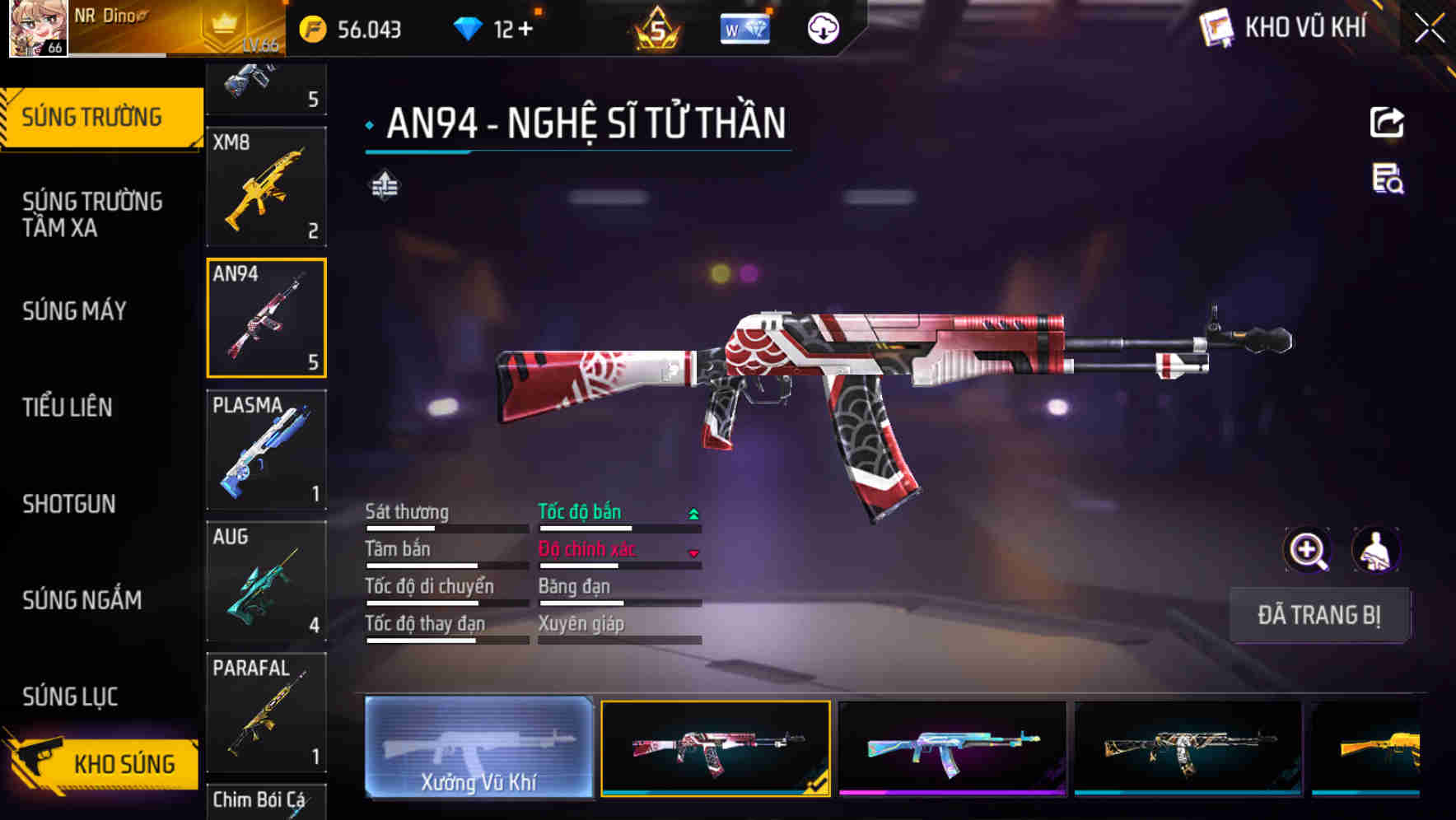Click the Đã Trang Bị equipped button
This screenshot has height=820, width=1456.
[1318, 615]
